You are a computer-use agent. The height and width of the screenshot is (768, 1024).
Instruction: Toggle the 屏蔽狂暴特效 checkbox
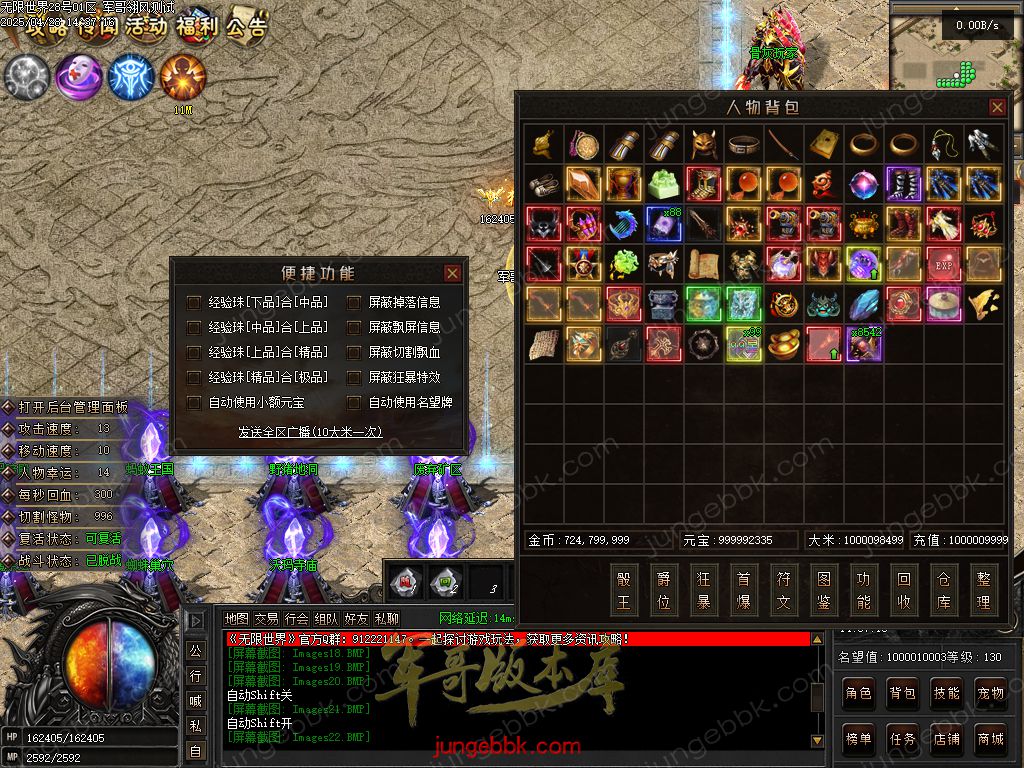(354, 377)
